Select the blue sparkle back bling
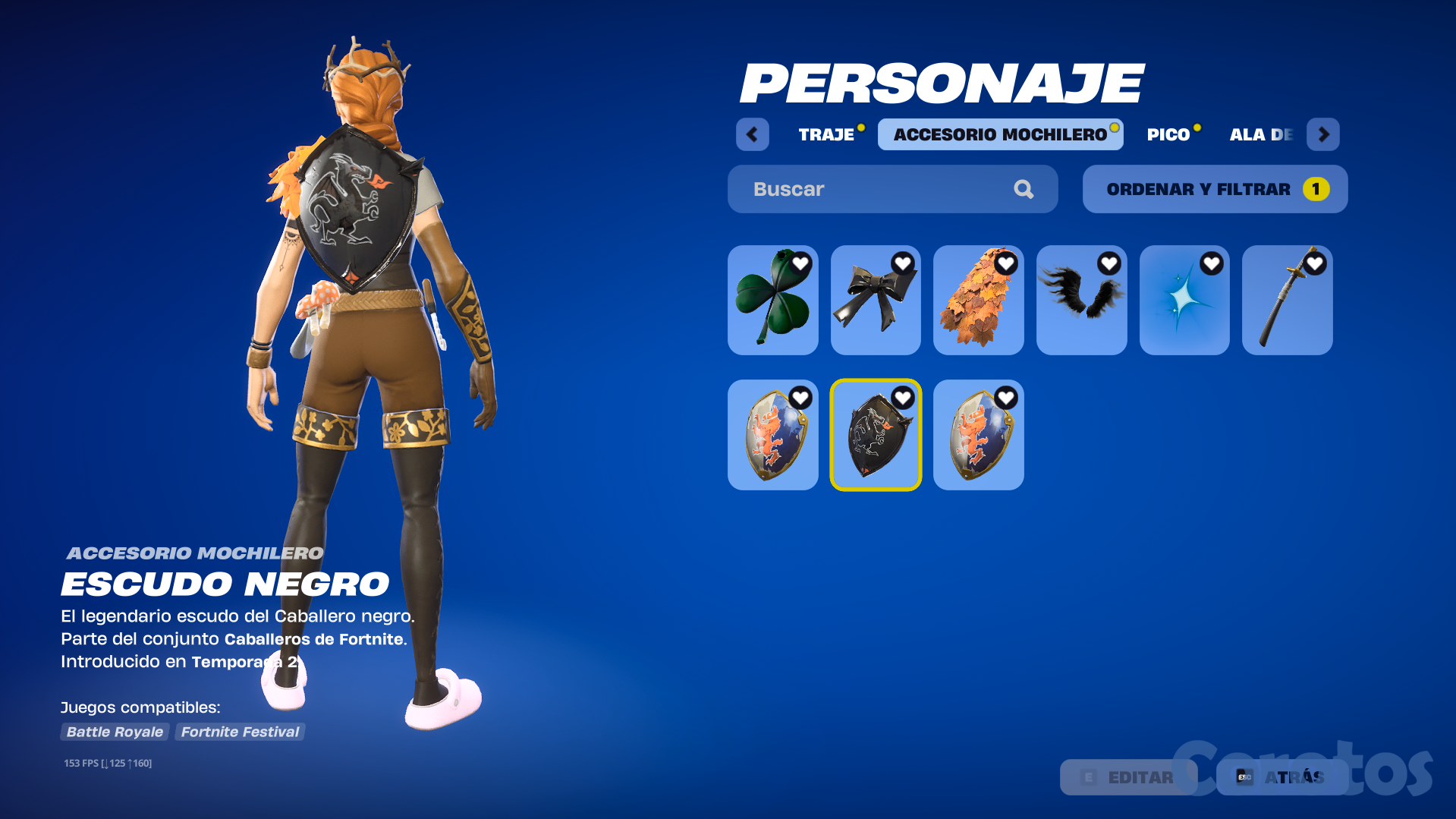This screenshot has height=819, width=1456. pyautogui.click(x=1184, y=304)
